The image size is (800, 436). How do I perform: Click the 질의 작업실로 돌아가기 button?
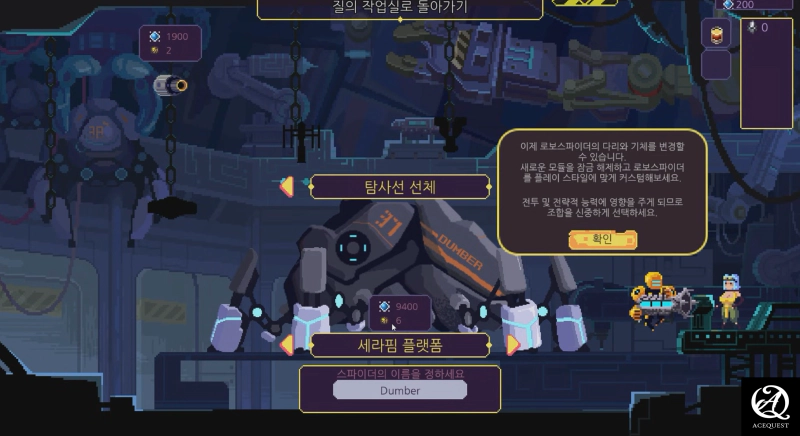[400, 8]
